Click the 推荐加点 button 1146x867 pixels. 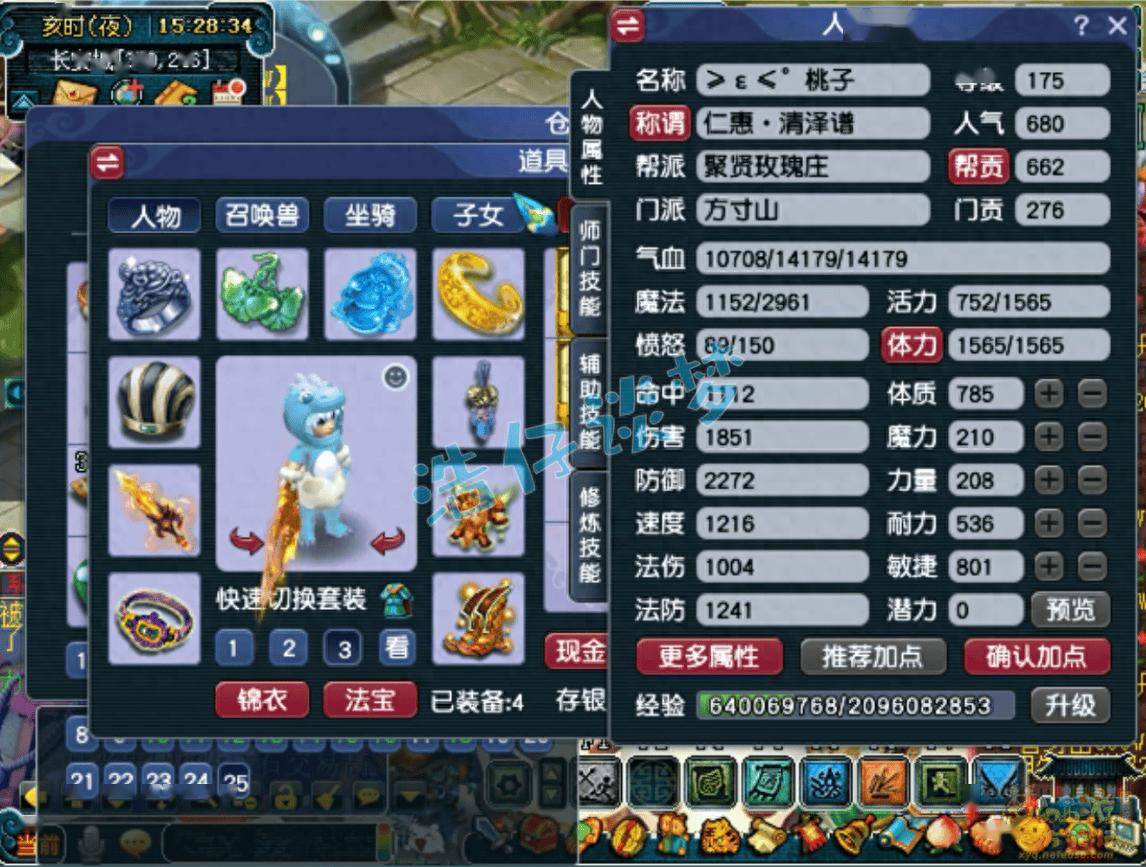click(873, 656)
